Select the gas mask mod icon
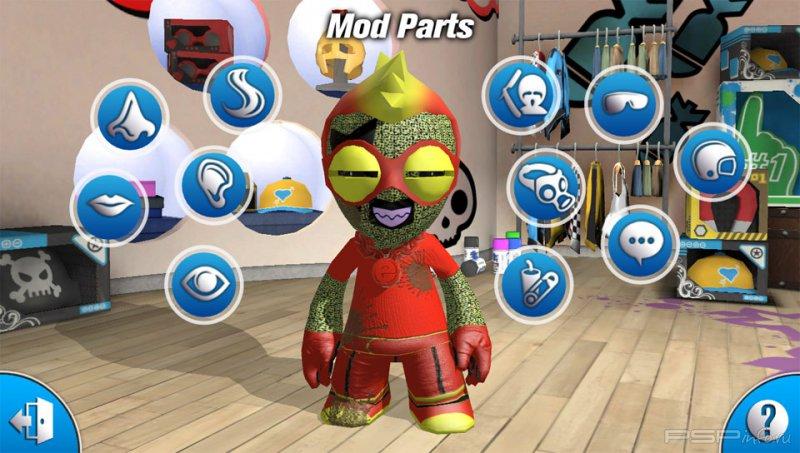This screenshot has width=800, height=453. [545, 186]
